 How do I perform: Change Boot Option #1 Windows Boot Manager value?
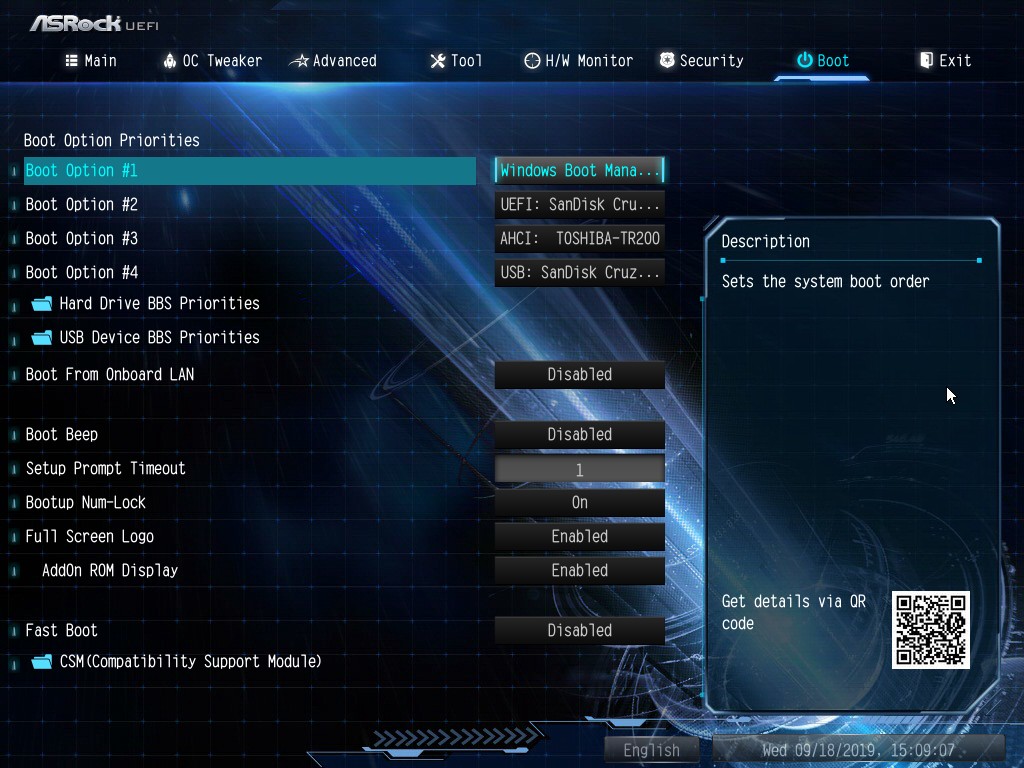[580, 171]
